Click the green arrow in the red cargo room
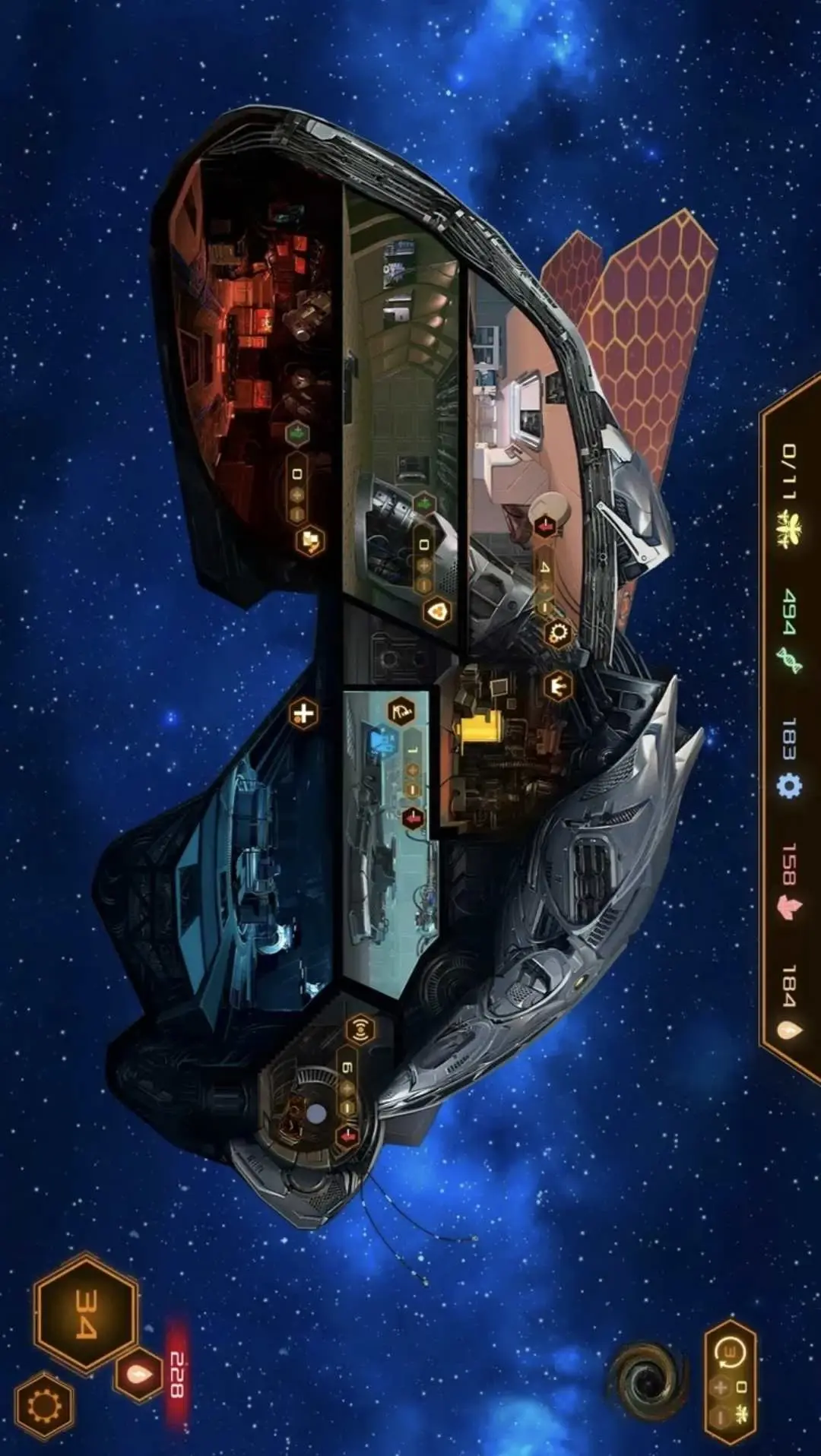This screenshot has height=1456, width=821. pos(297,435)
